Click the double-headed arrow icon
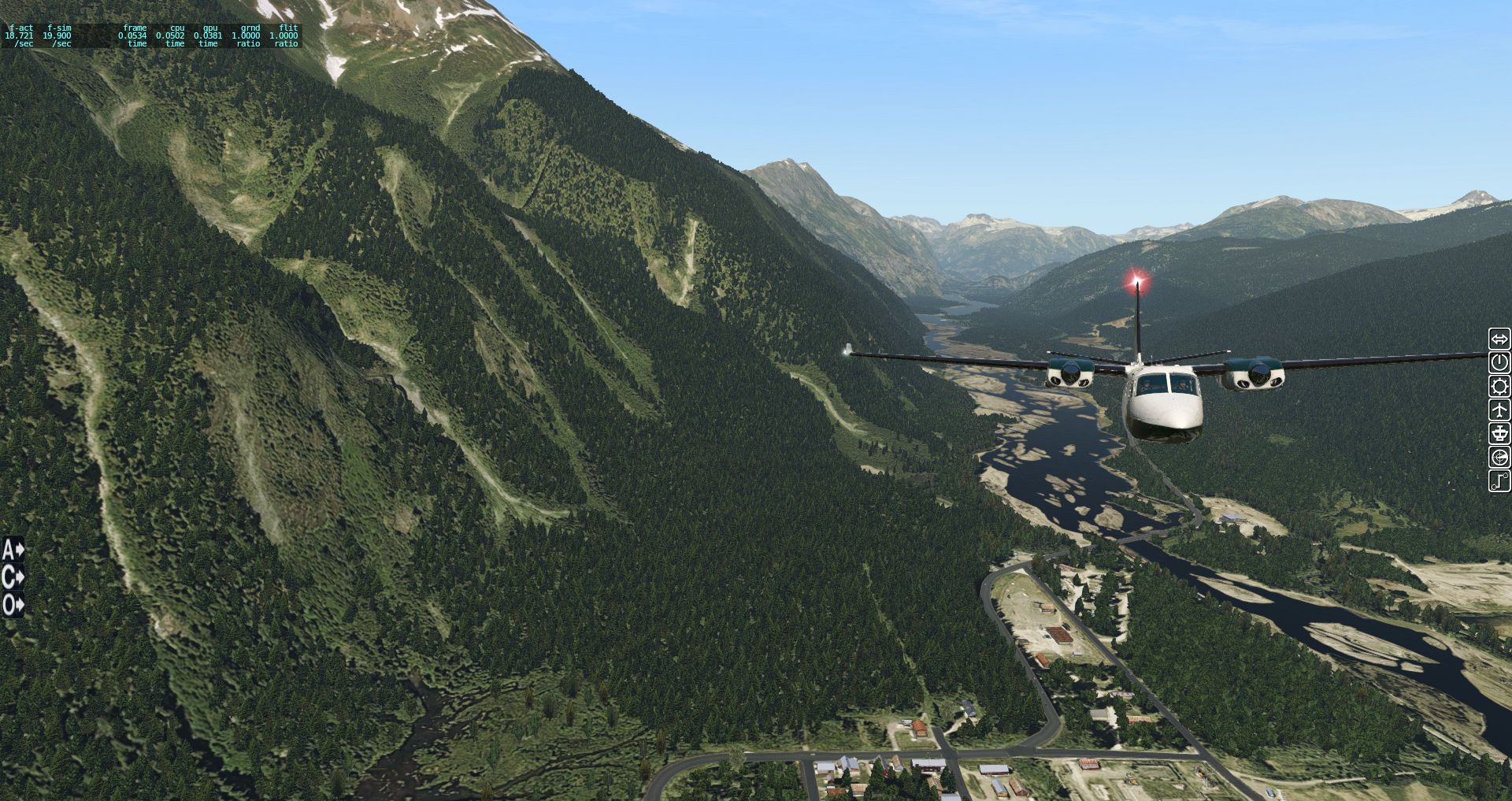 tap(1499, 339)
